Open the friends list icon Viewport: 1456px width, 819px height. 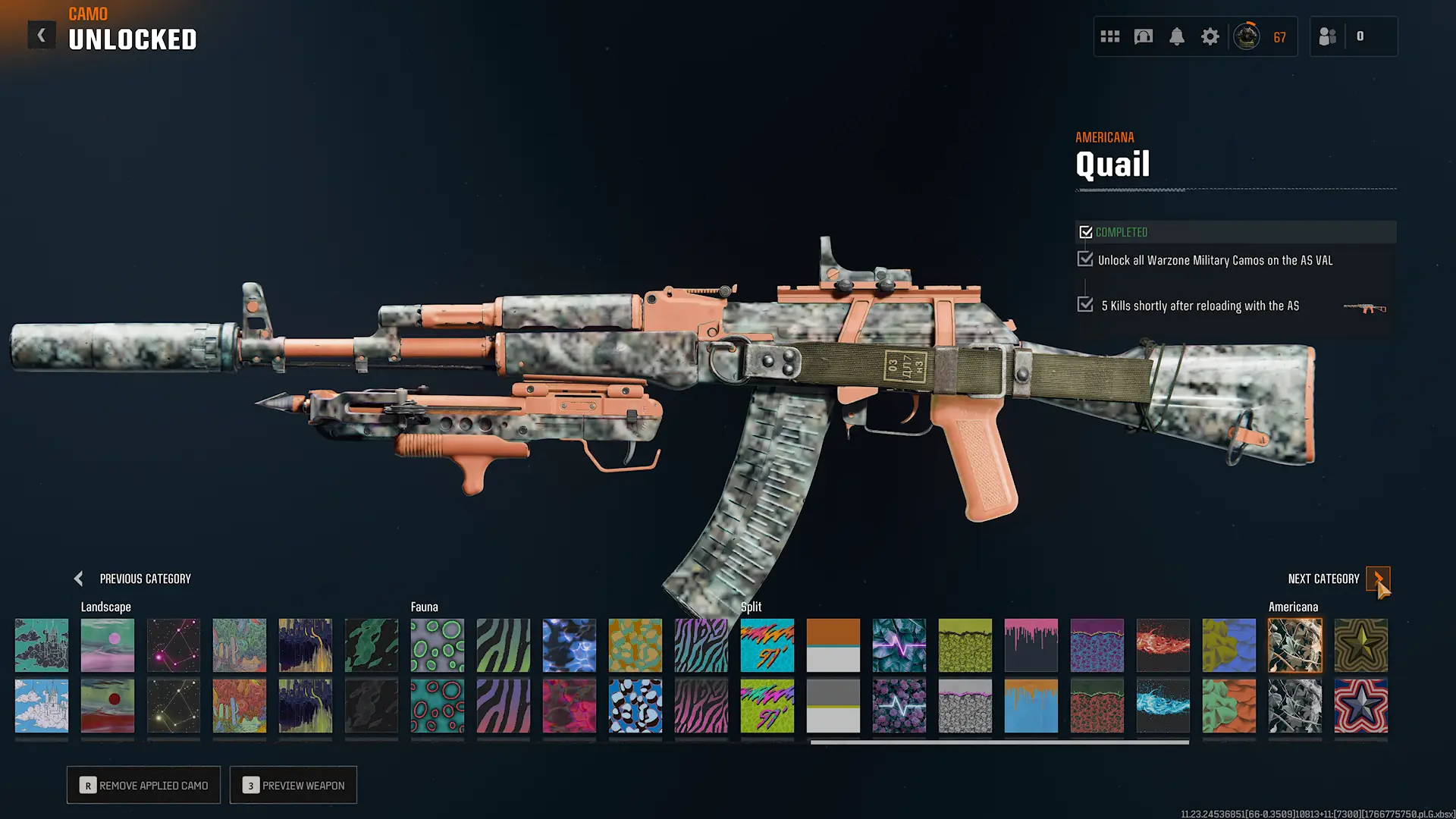pyautogui.click(x=1327, y=36)
